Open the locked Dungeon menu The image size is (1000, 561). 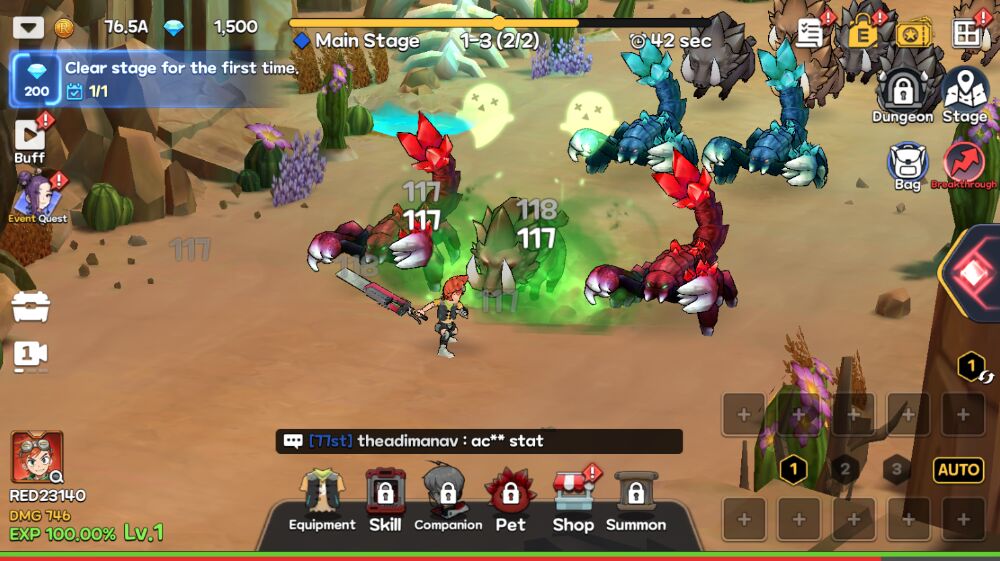coord(903,96)
